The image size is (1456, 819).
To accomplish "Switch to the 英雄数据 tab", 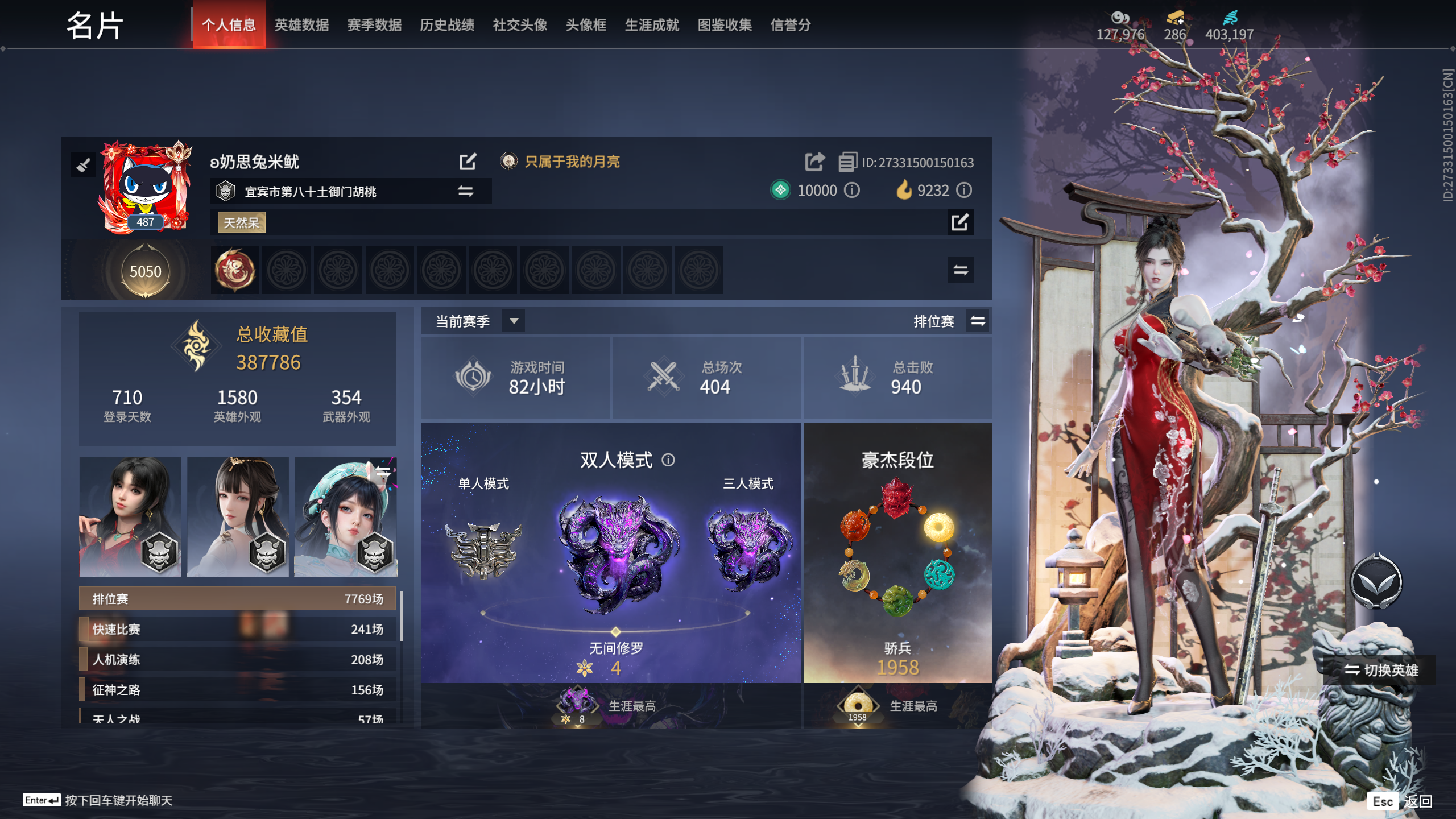I will 302,25.
